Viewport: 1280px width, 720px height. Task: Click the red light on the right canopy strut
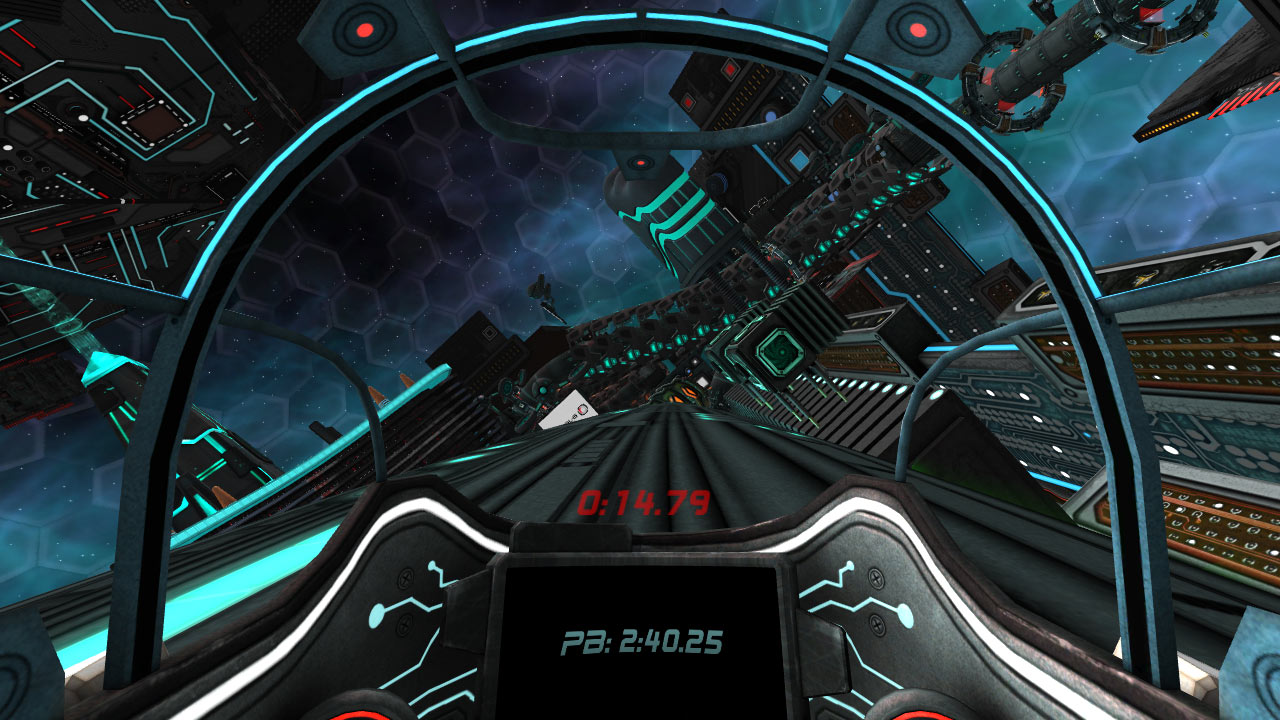tap(916, 28)
